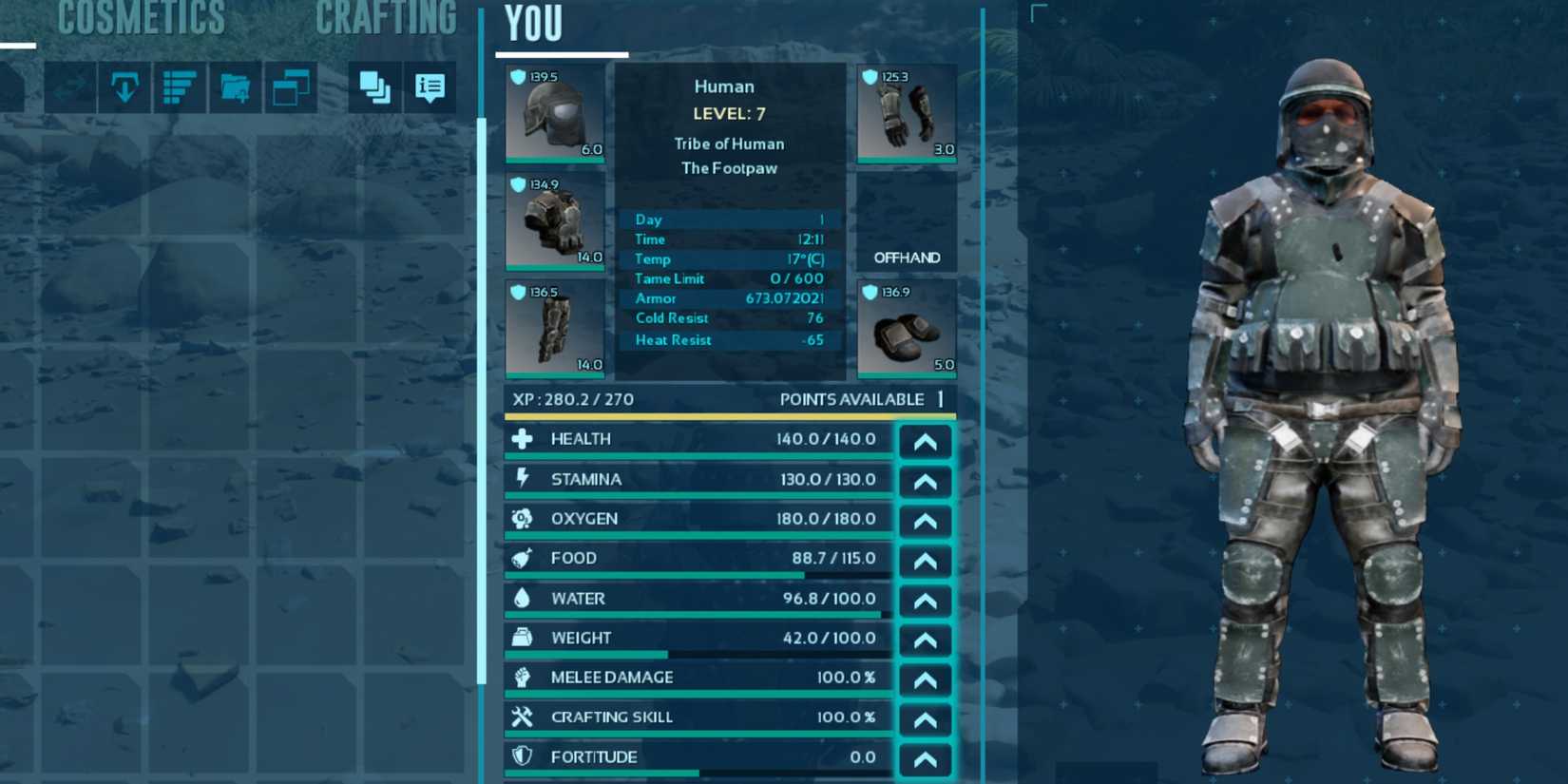Click the Stamina lightning bolt icon
The height and width of the screenshot is (784, 1568).
(x=521, y=478)
